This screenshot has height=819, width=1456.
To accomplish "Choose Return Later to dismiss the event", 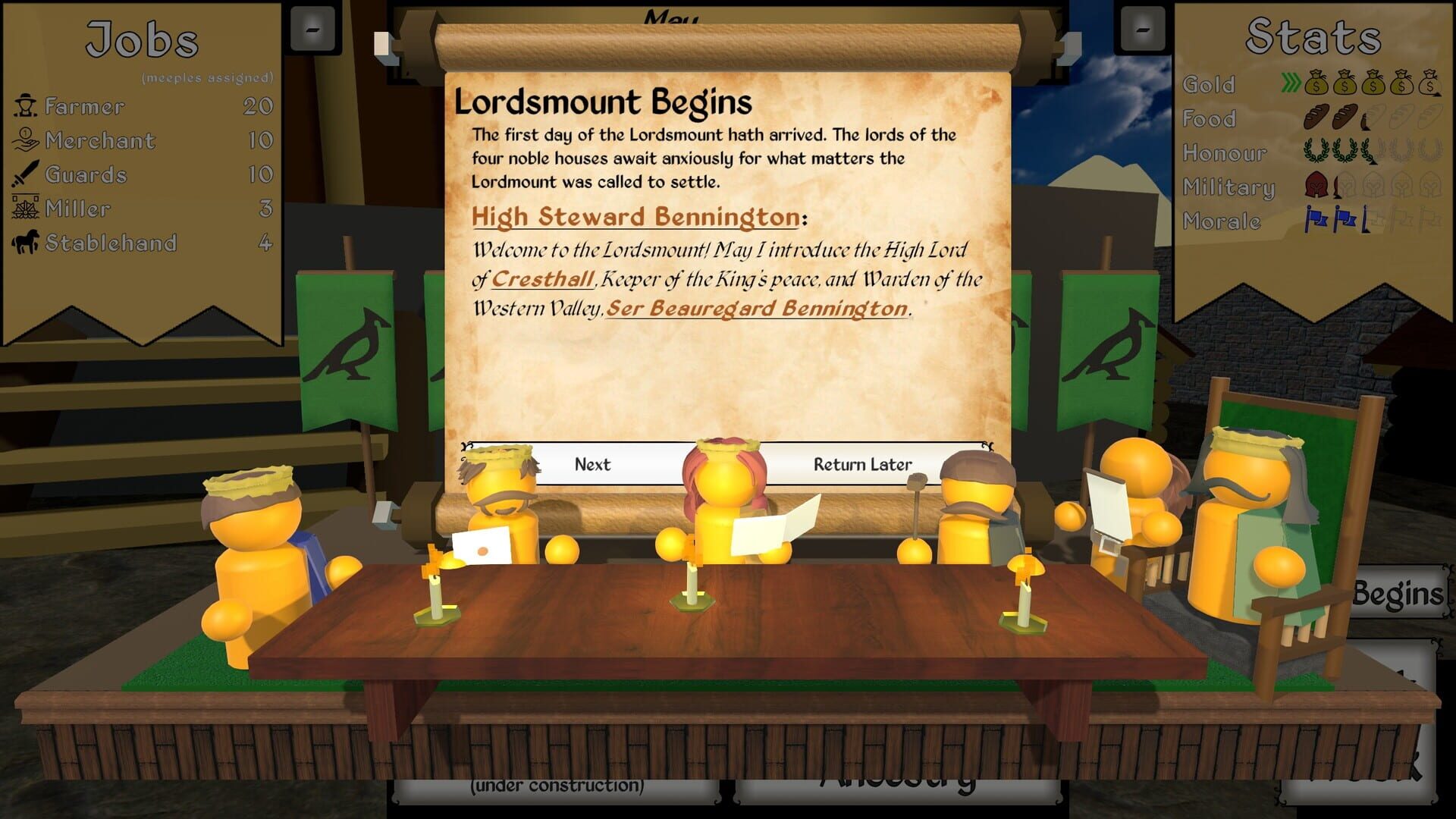I will point(863,464).
